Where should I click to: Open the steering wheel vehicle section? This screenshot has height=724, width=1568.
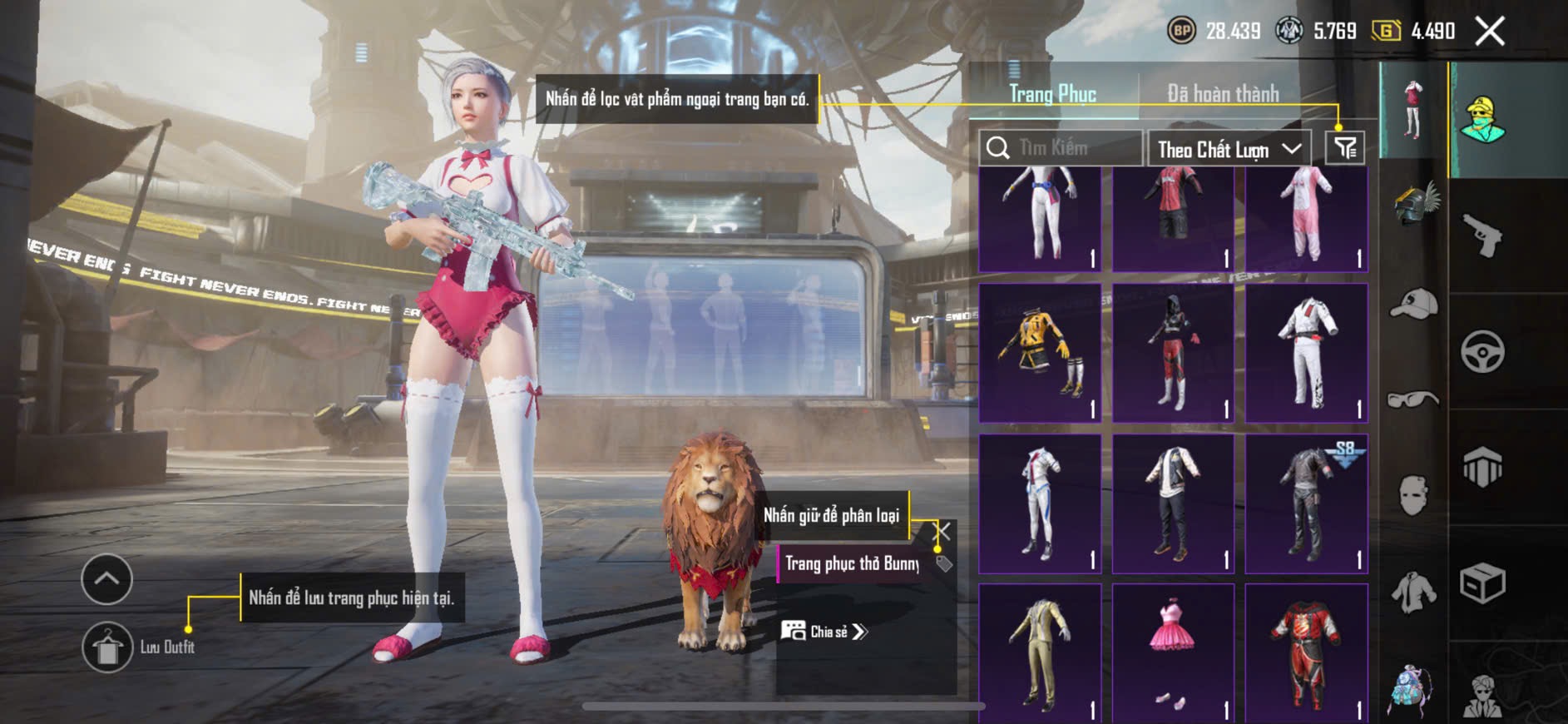click(1482, 352)
